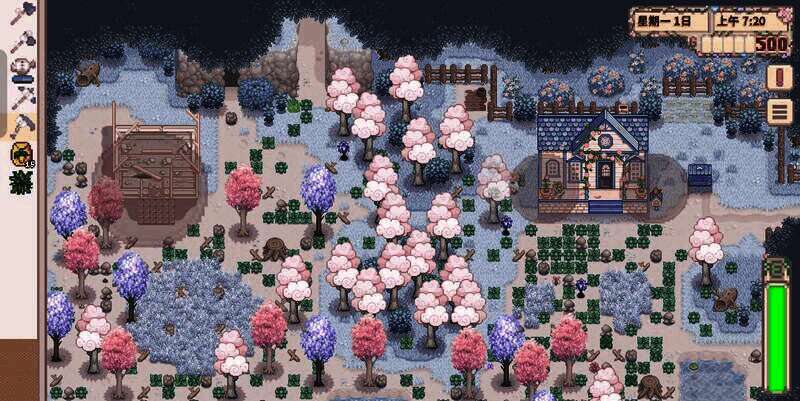Select the parsnip seeds stack of 15
The width and height of the screenshot is (800, 401).
click(21, 154)
